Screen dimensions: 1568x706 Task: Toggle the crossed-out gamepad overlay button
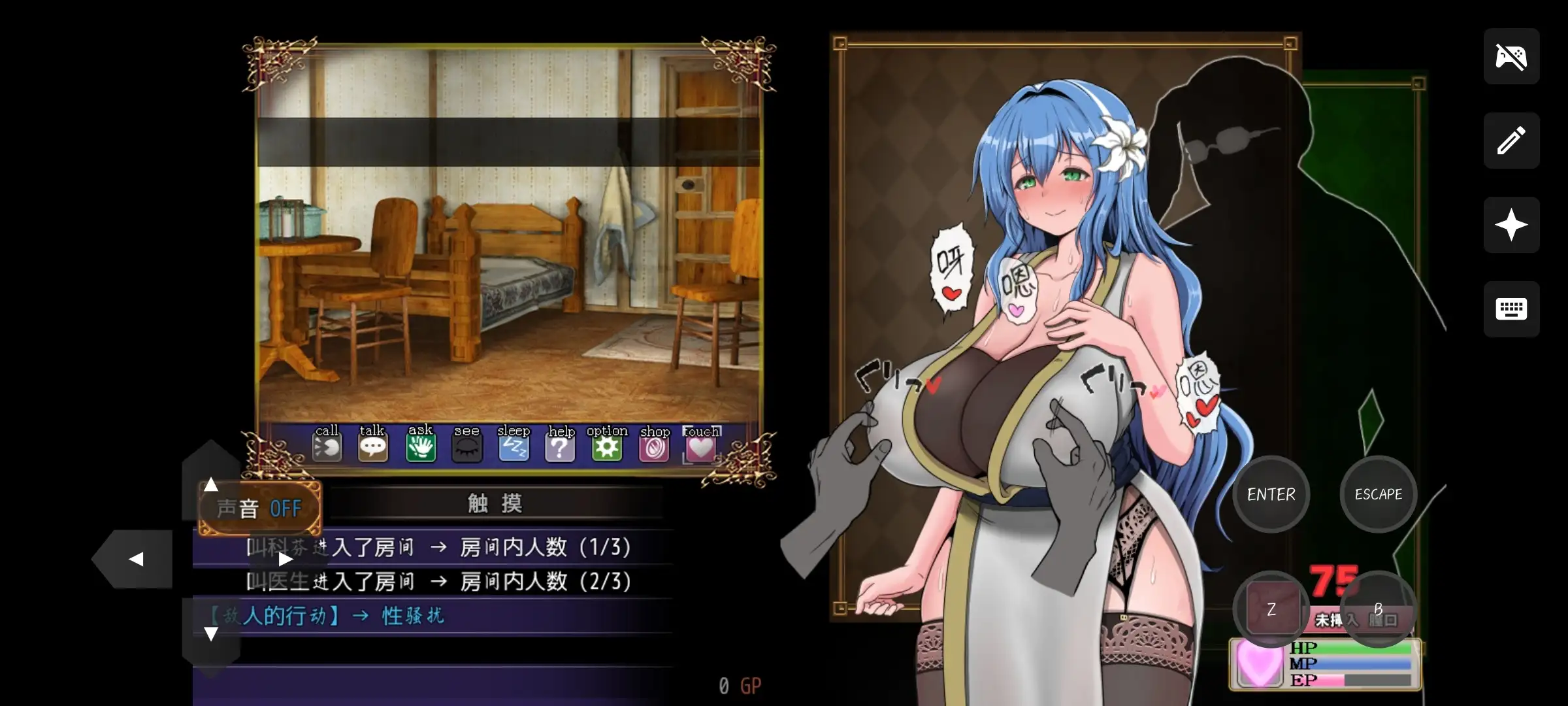tap(1511, 56)
